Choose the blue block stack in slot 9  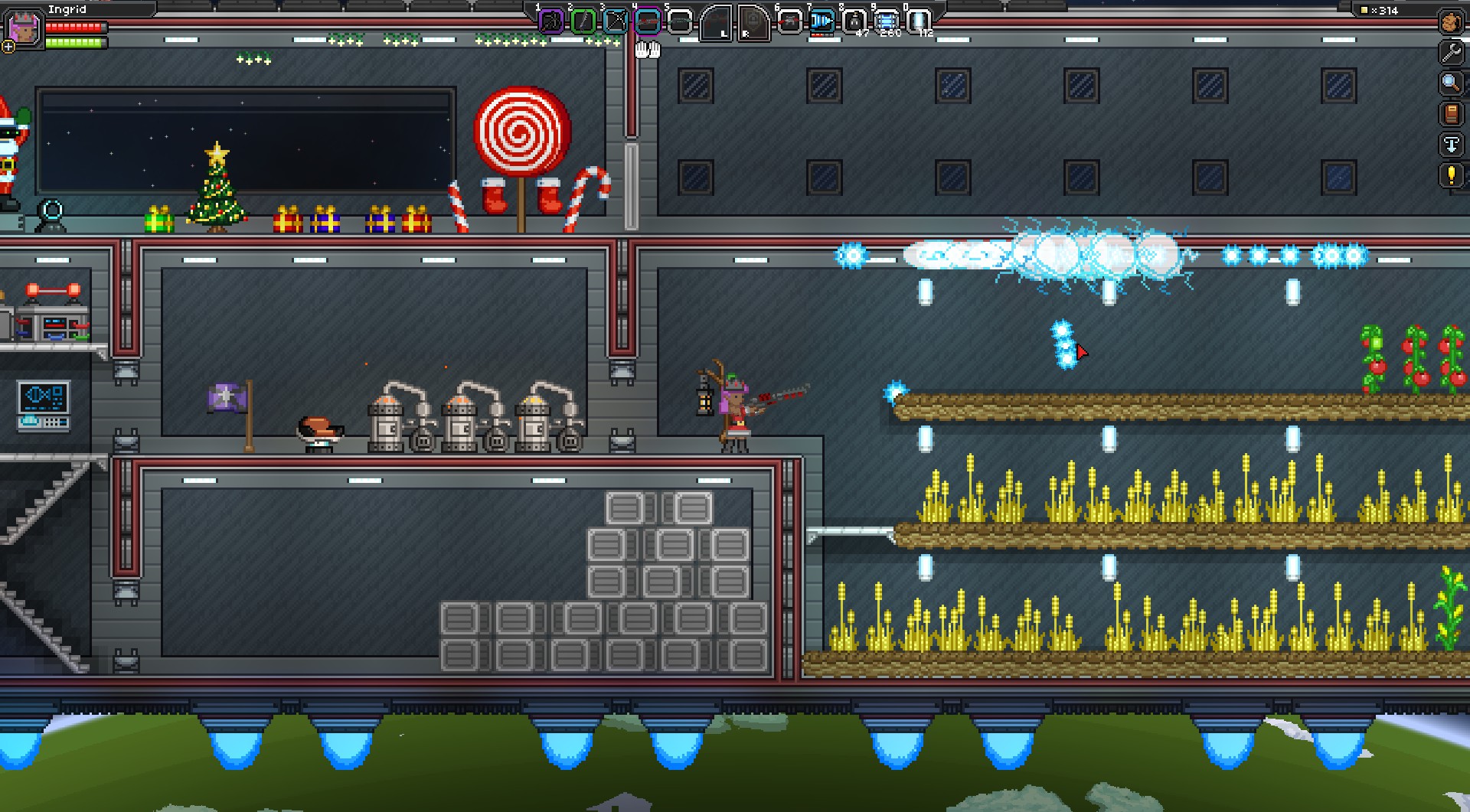(x=886, y=21)
